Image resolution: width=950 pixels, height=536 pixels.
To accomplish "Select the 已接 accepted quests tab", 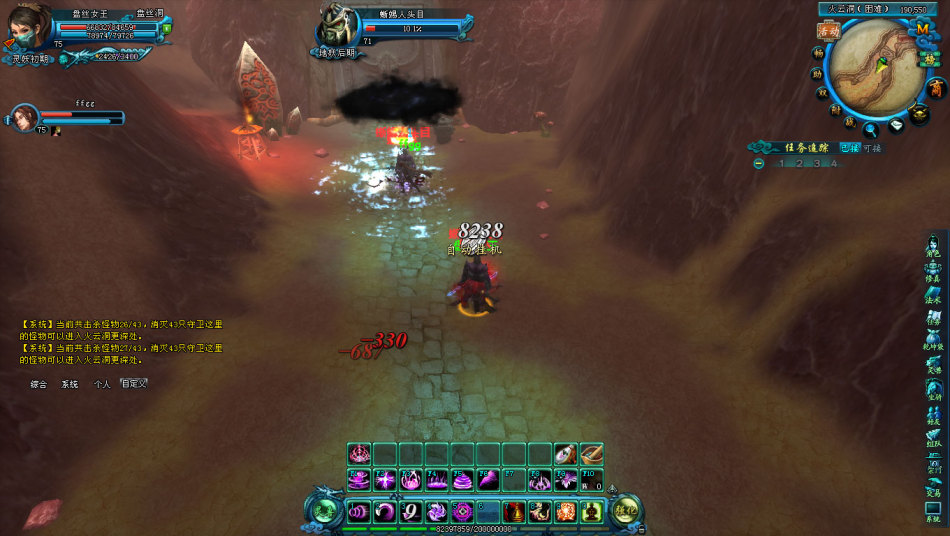I will [849, 148].
